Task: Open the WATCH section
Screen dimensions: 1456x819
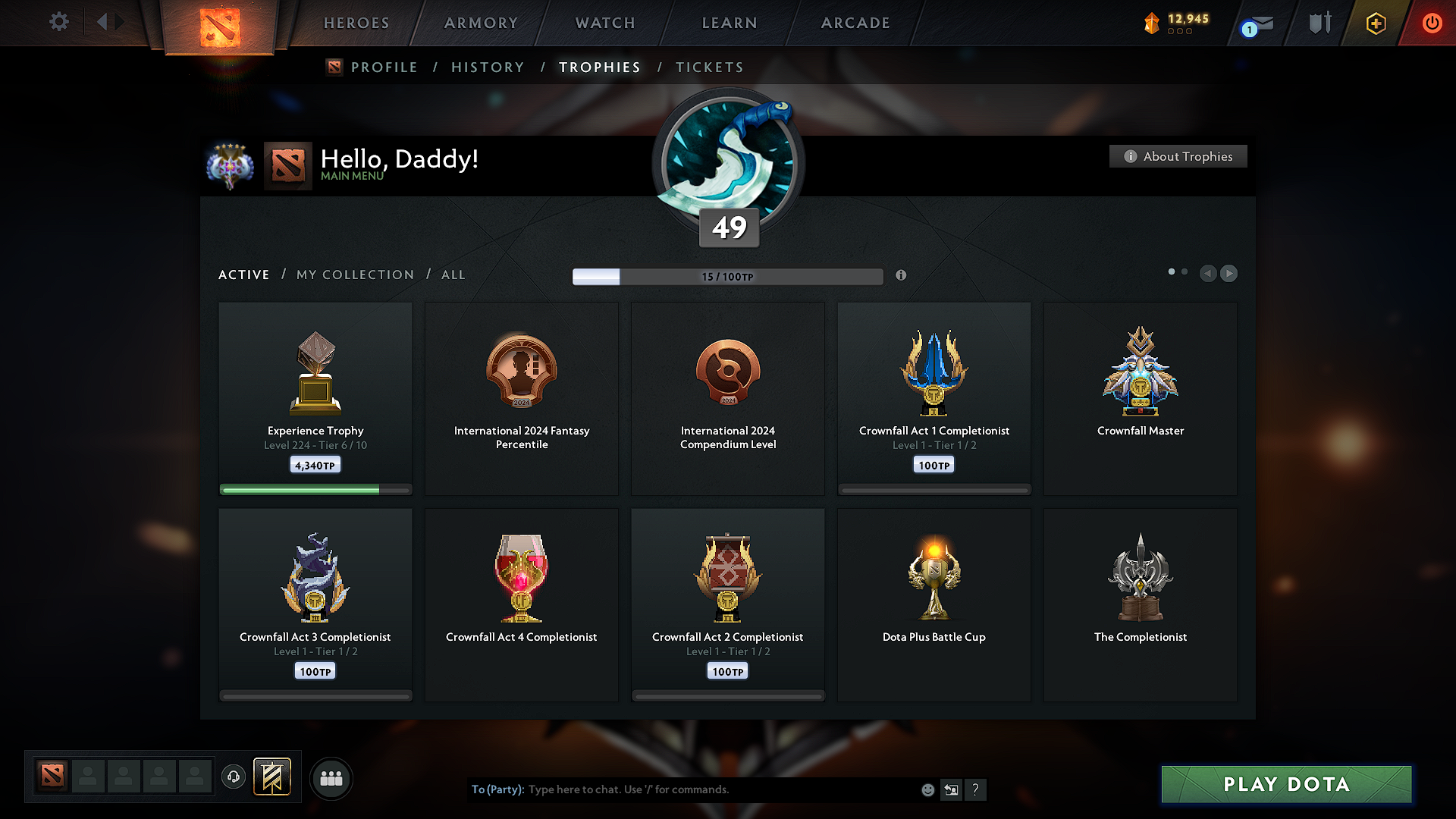Action: pos(604,23)
